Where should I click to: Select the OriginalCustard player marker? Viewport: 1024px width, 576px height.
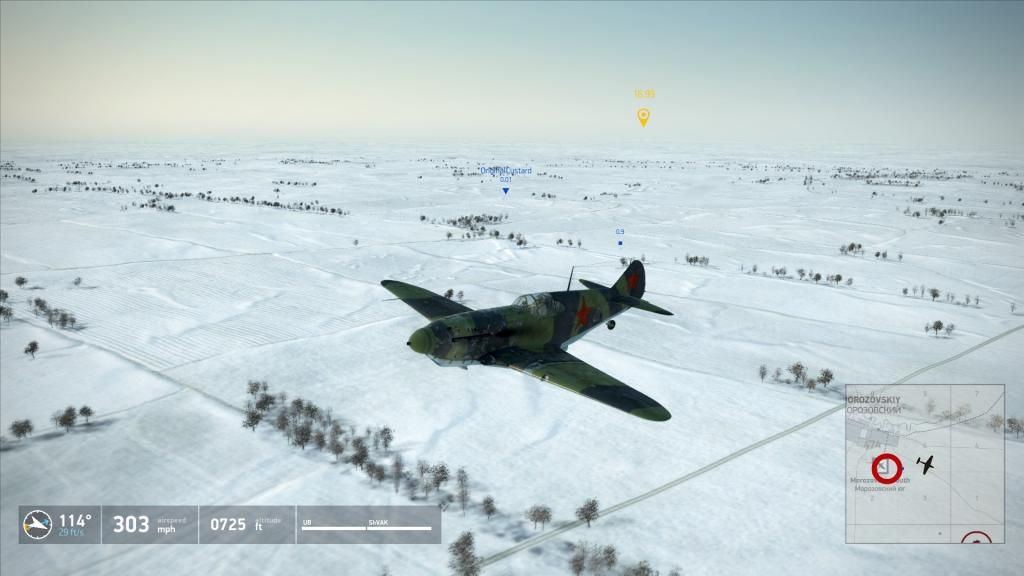[x=505, y=189]
